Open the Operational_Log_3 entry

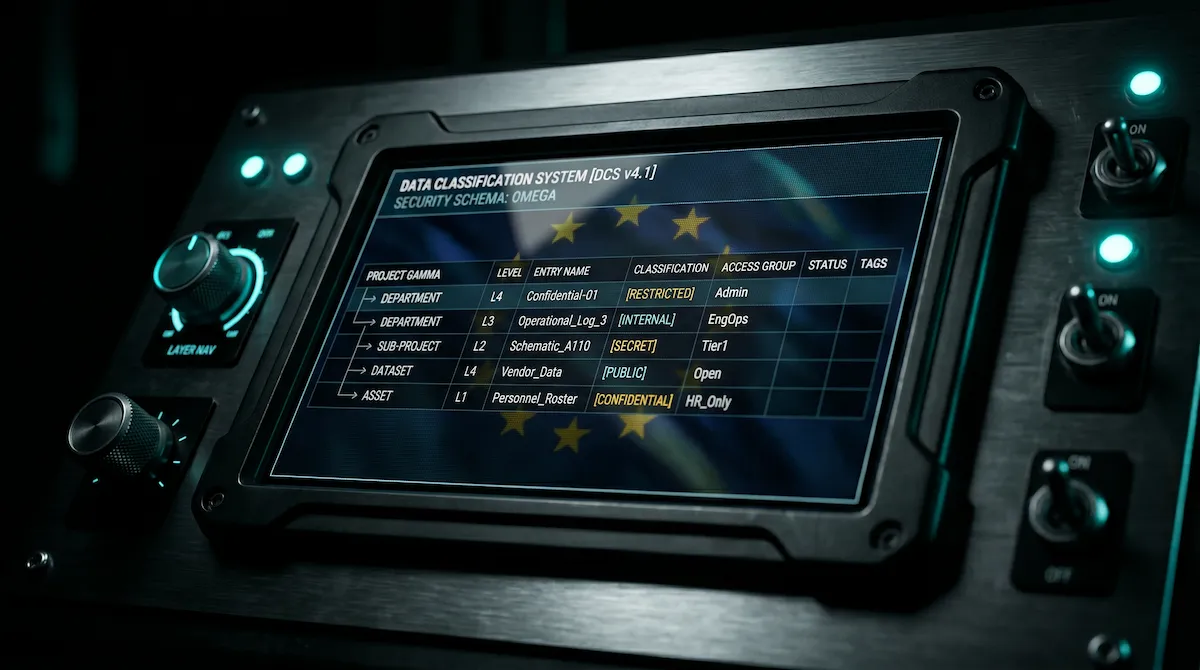[562, 321]
